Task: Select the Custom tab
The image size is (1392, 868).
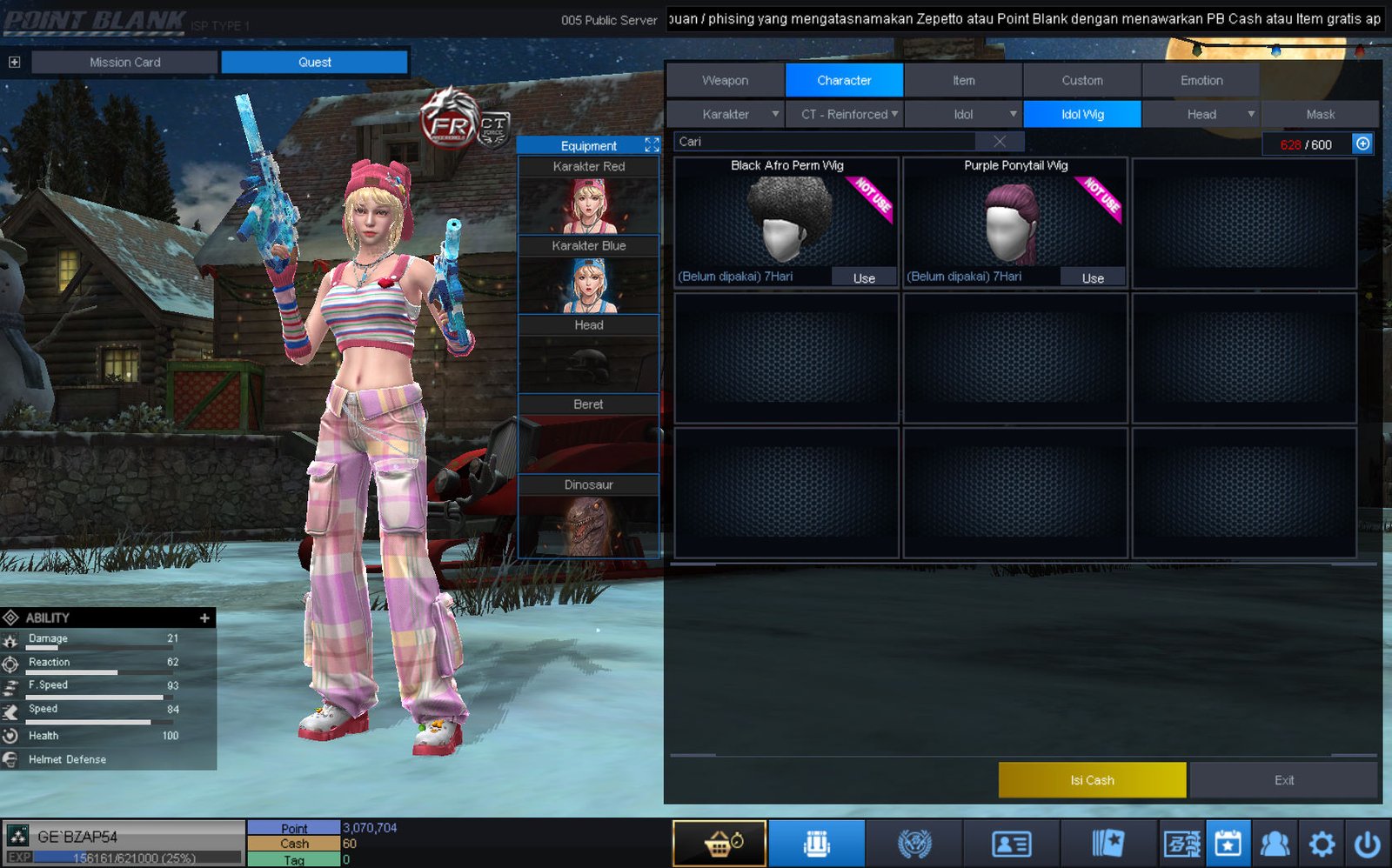Action: (1081, 80)
